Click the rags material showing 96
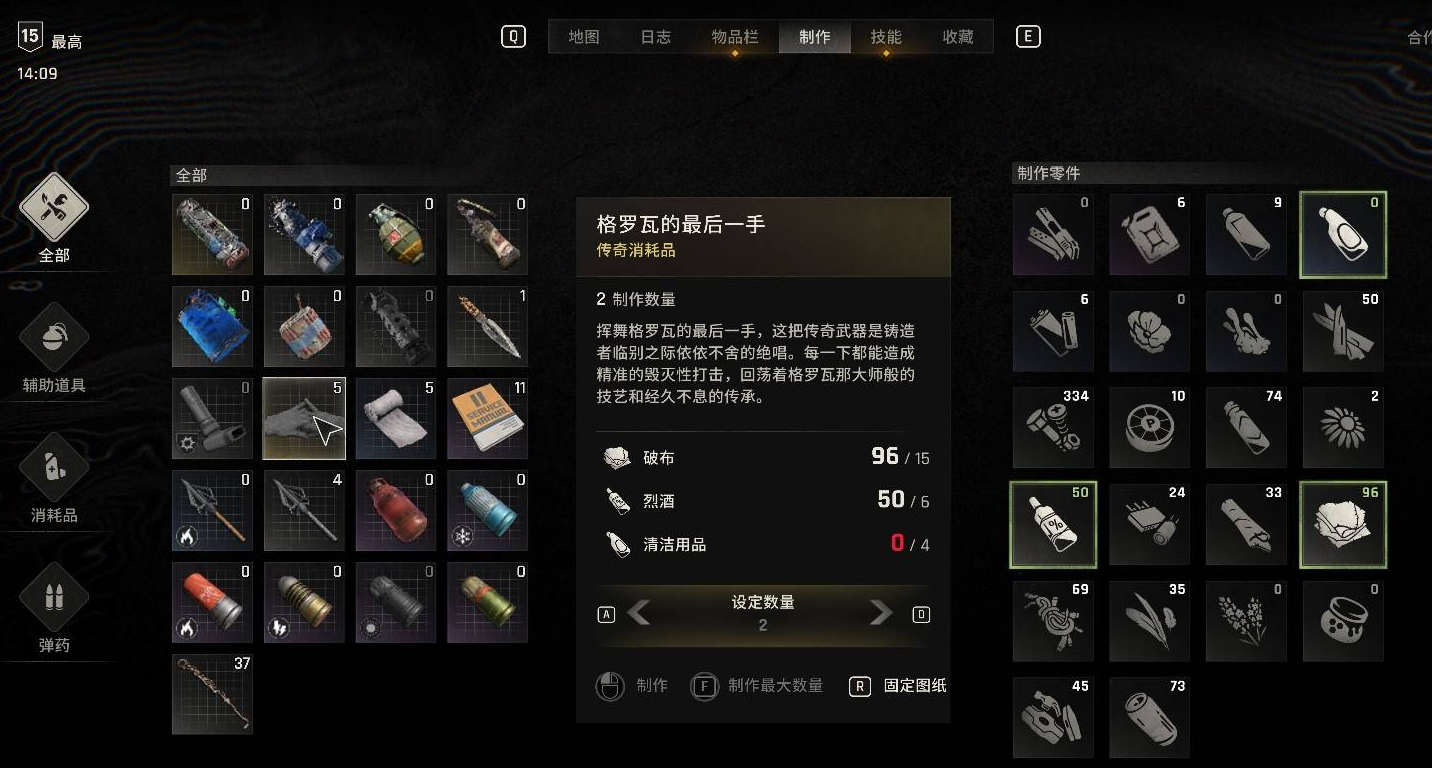The height and width of the screenshot is (768, 1432). coord(1343,524)
